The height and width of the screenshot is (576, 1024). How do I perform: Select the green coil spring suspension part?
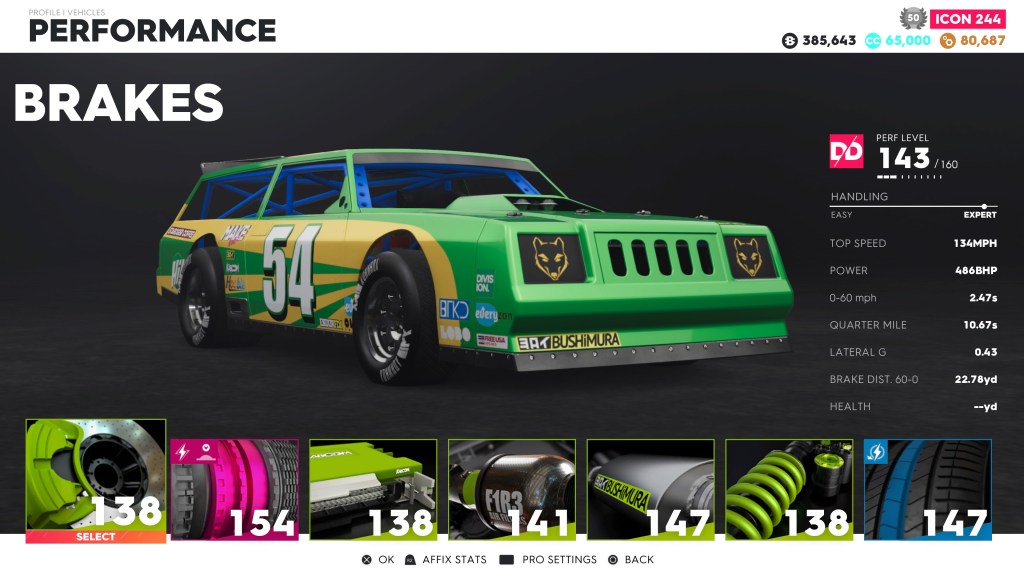coord(789,490)
